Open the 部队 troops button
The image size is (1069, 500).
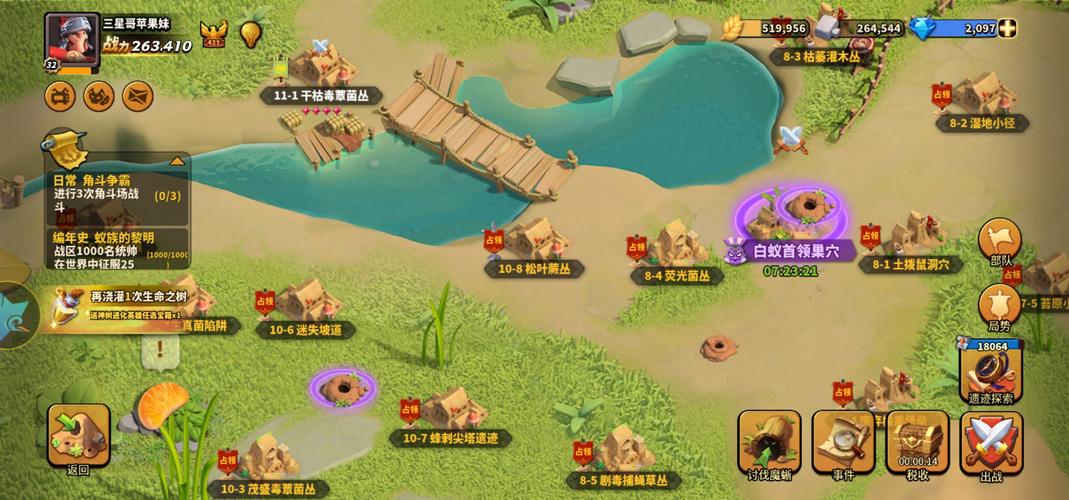[1000, 244]
